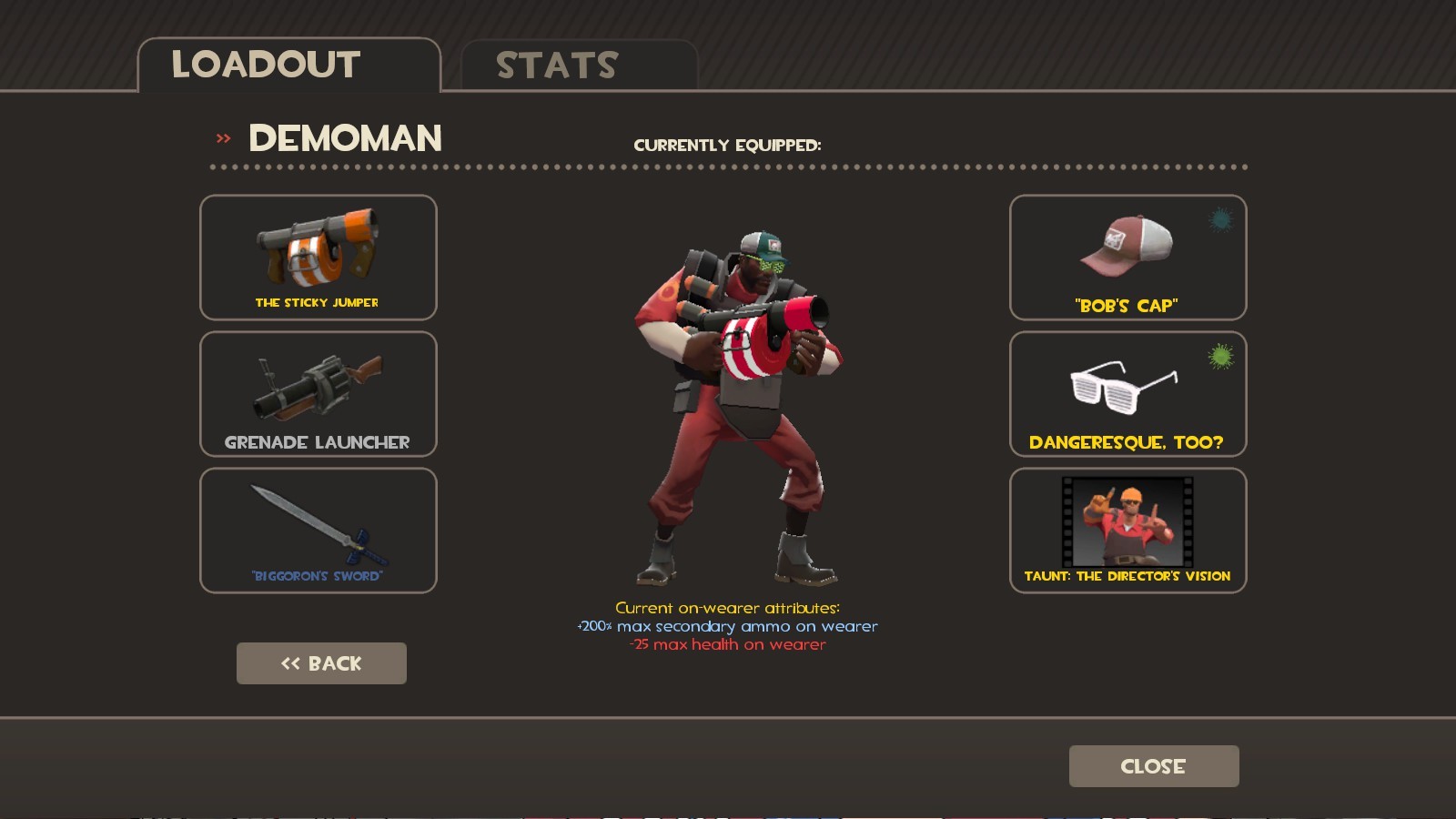Click the Sticky Jumper item label
The image size is (1456, 819).
318,303
